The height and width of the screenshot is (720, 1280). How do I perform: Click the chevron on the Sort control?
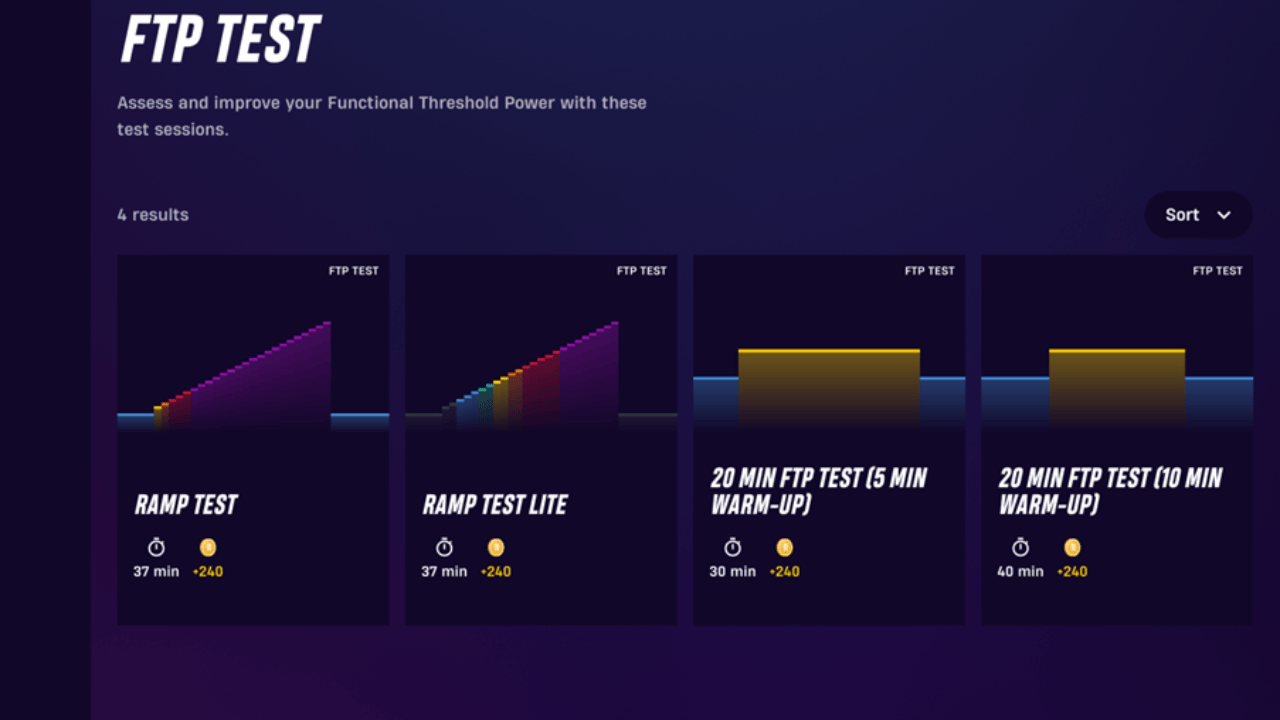[x=1224, y=215]
